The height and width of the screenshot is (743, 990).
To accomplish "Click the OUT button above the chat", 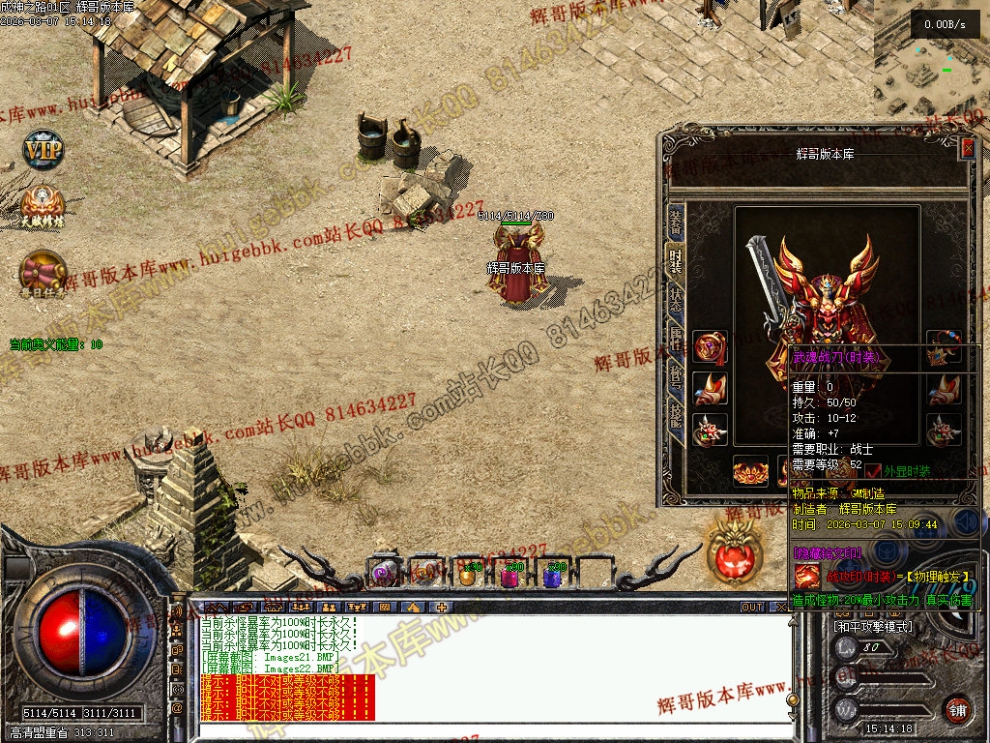I will click(x=752, y=607).
